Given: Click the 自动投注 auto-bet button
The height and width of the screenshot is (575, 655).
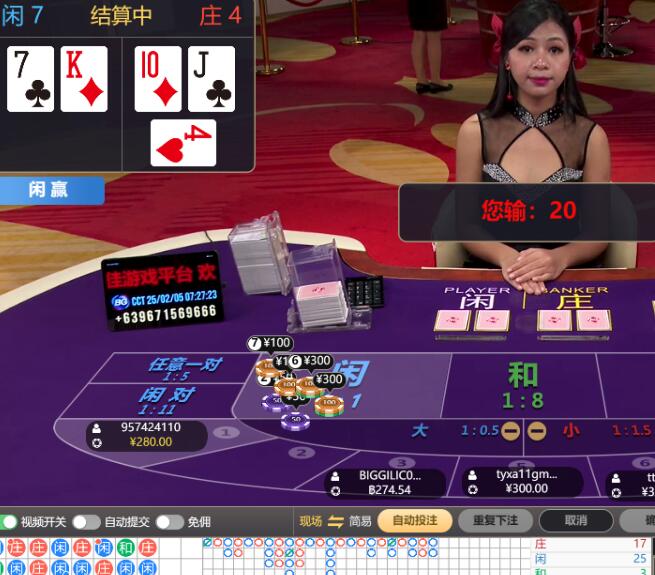Looking at the screenshot, I should pos(415,521).
